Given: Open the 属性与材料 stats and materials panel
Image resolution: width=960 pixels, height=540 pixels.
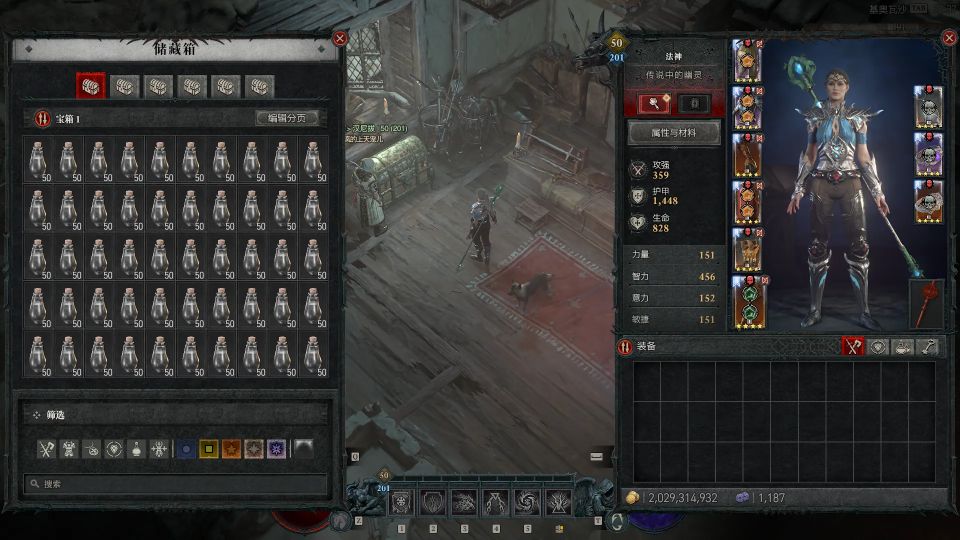Looking at the screenshot, I should click(x=672, y=133).
